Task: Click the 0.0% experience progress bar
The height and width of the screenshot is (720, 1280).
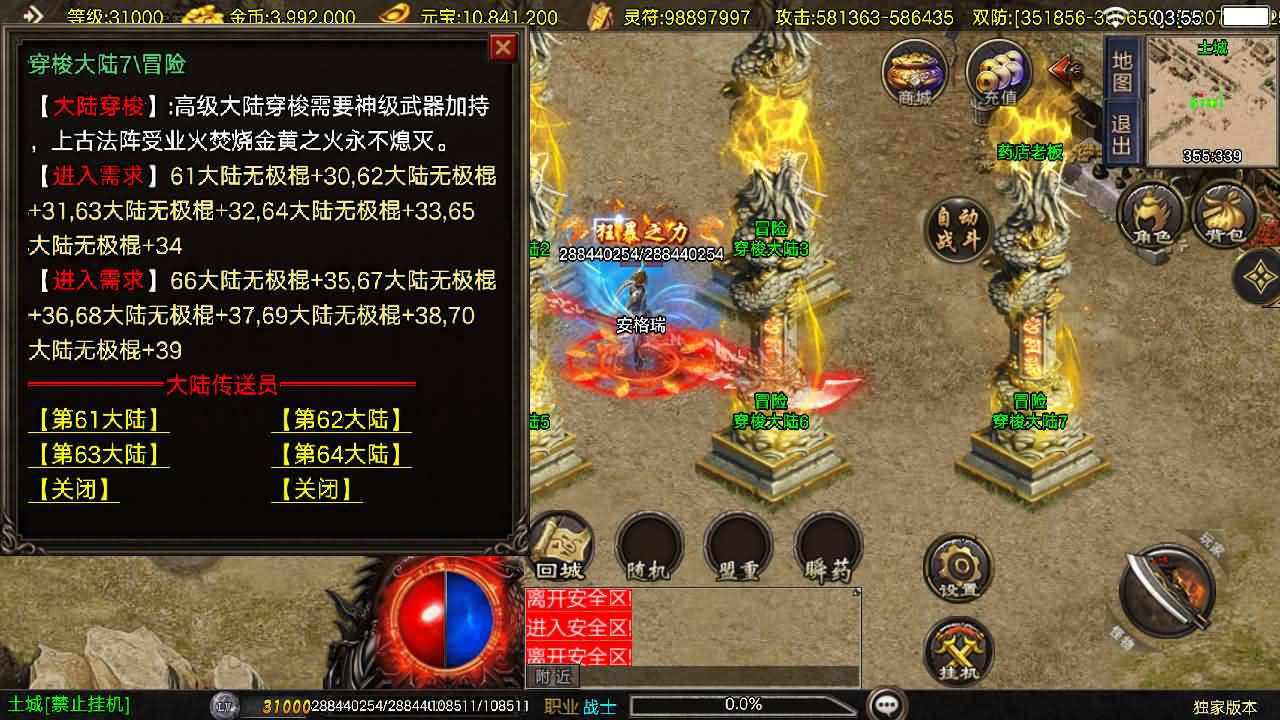Action: tap(745, 703)
